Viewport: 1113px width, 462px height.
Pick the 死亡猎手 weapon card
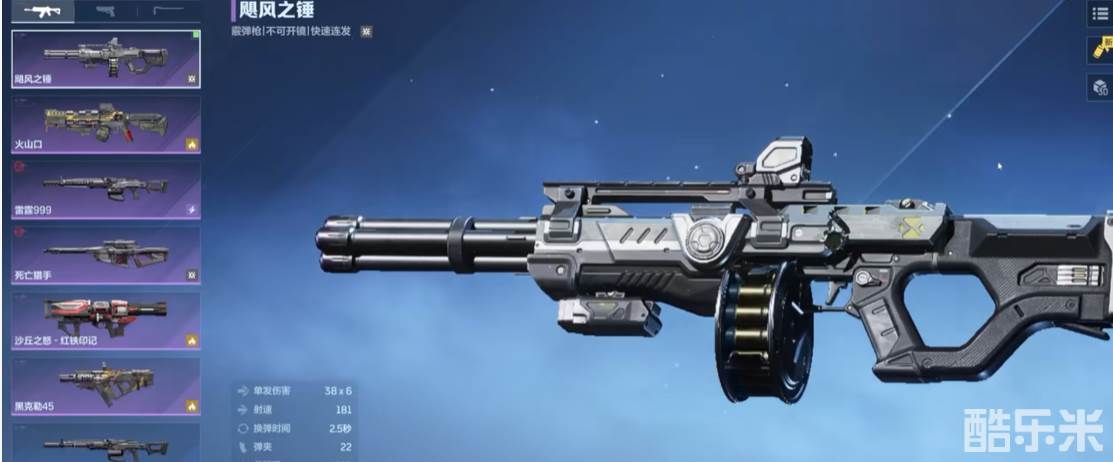click(x=105, y=254)
